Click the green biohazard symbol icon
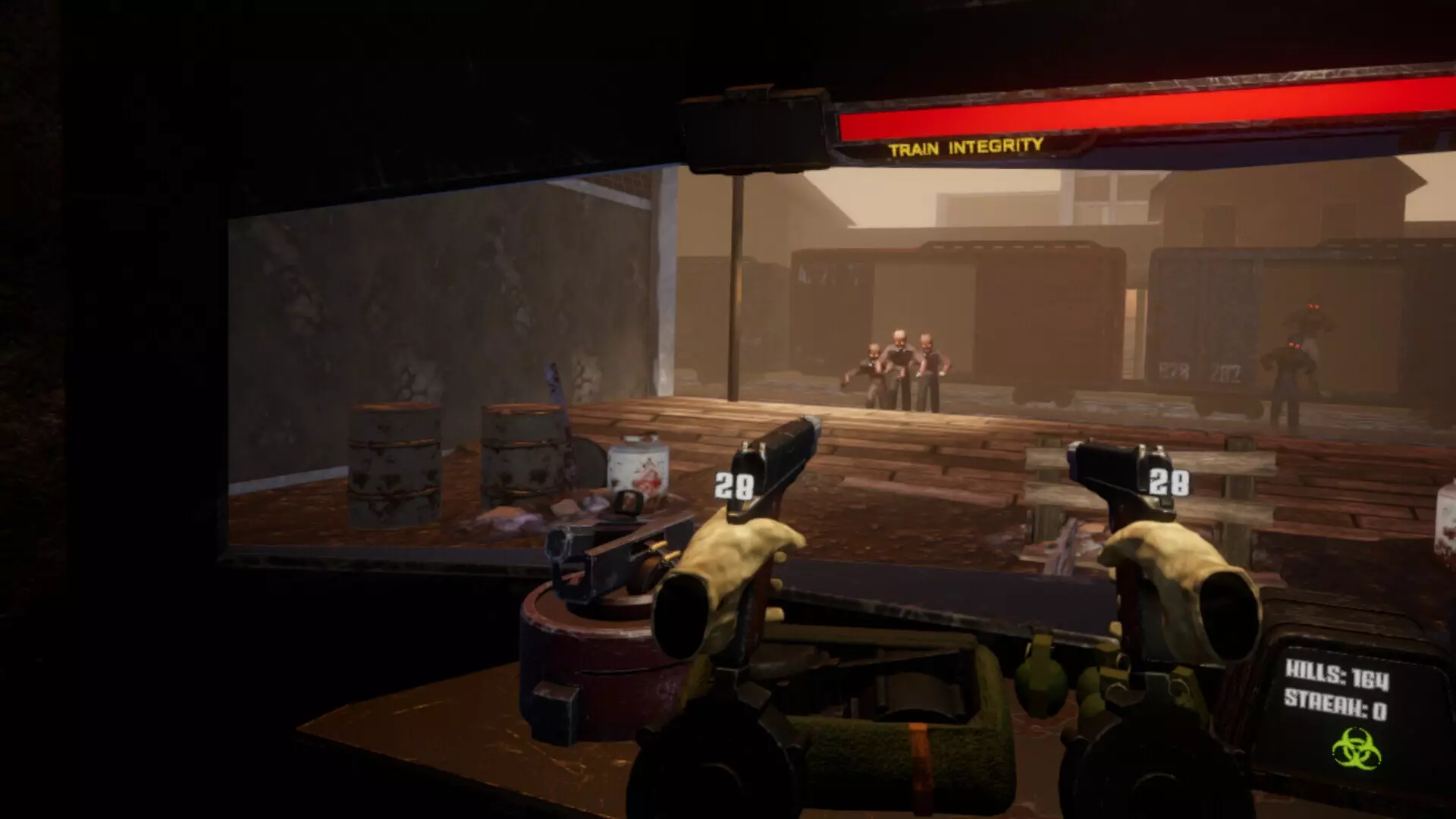Screen dimensions: 1456x819 pyautogui.click(x=1357, y=749)
